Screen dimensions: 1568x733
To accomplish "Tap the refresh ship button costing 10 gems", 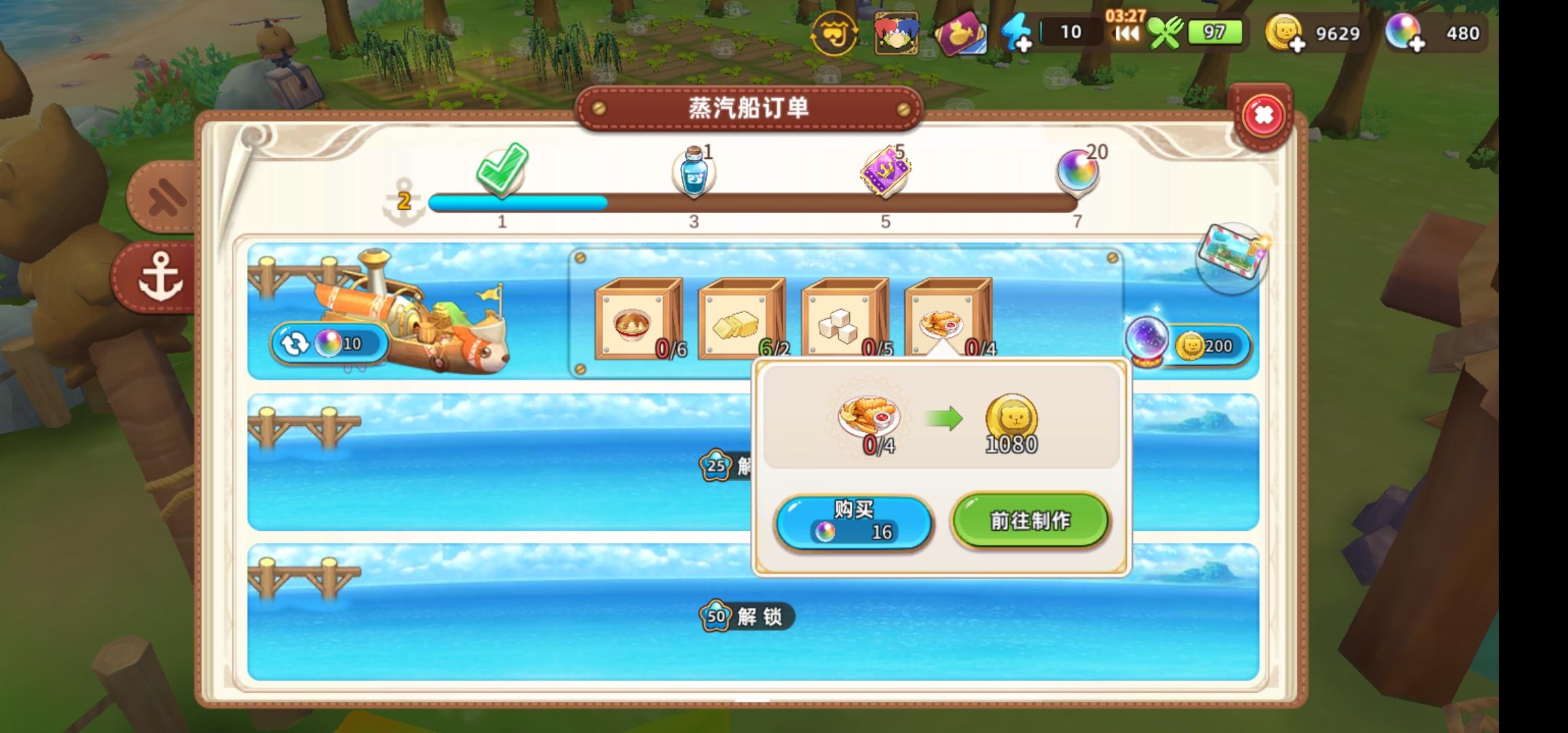I will click(x=329, y=343).
